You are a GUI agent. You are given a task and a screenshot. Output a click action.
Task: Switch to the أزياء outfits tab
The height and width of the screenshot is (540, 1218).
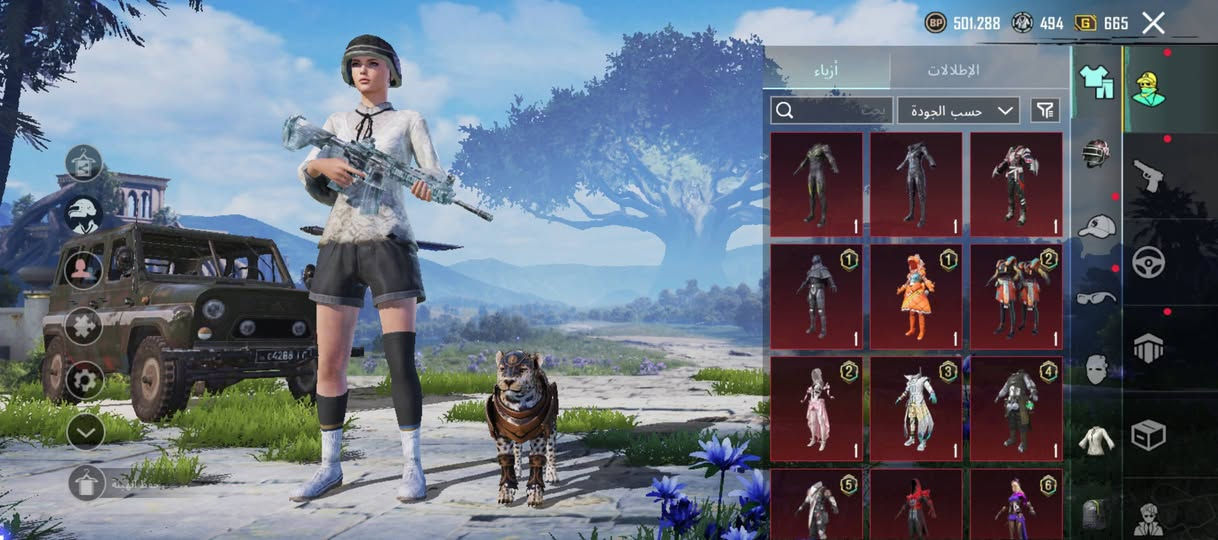[x=826, y=70]
